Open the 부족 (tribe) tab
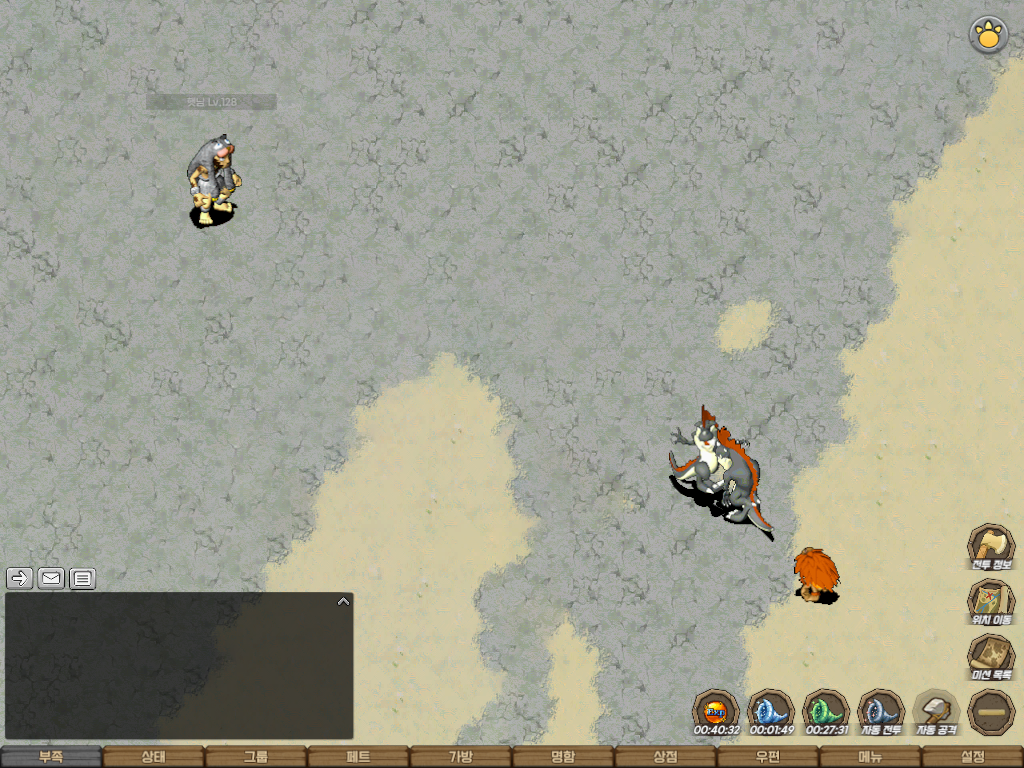This screenshot has height=768, width=1024. pos(51,757)
